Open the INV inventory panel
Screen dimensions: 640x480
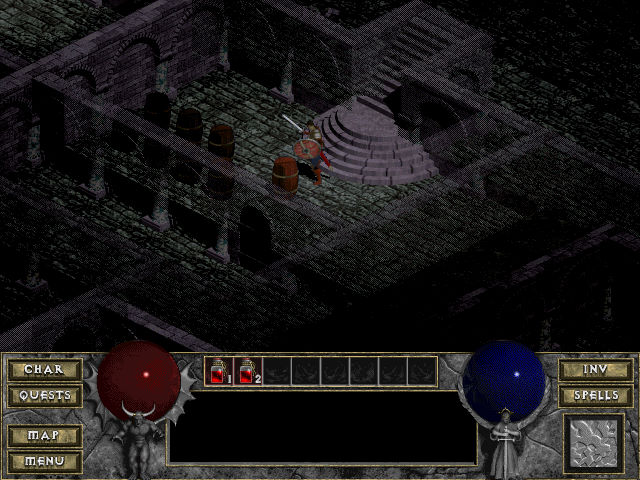tap(595, 370)
